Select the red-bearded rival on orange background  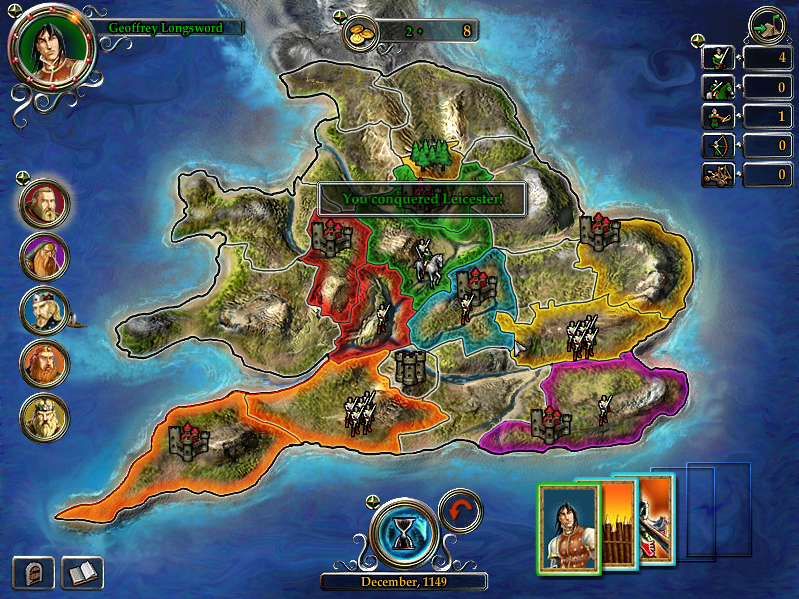click(x=45, y=364)
